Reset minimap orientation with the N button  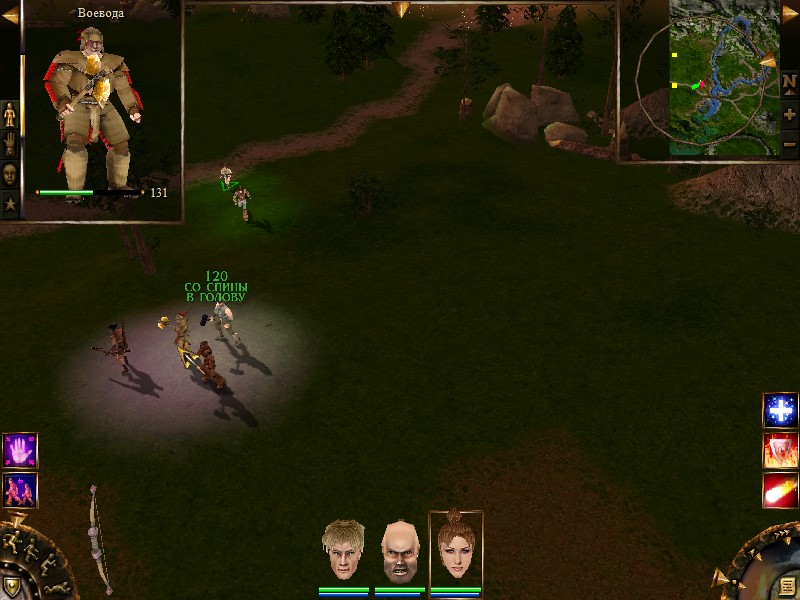pyautogui.click(x=790, y=82)
